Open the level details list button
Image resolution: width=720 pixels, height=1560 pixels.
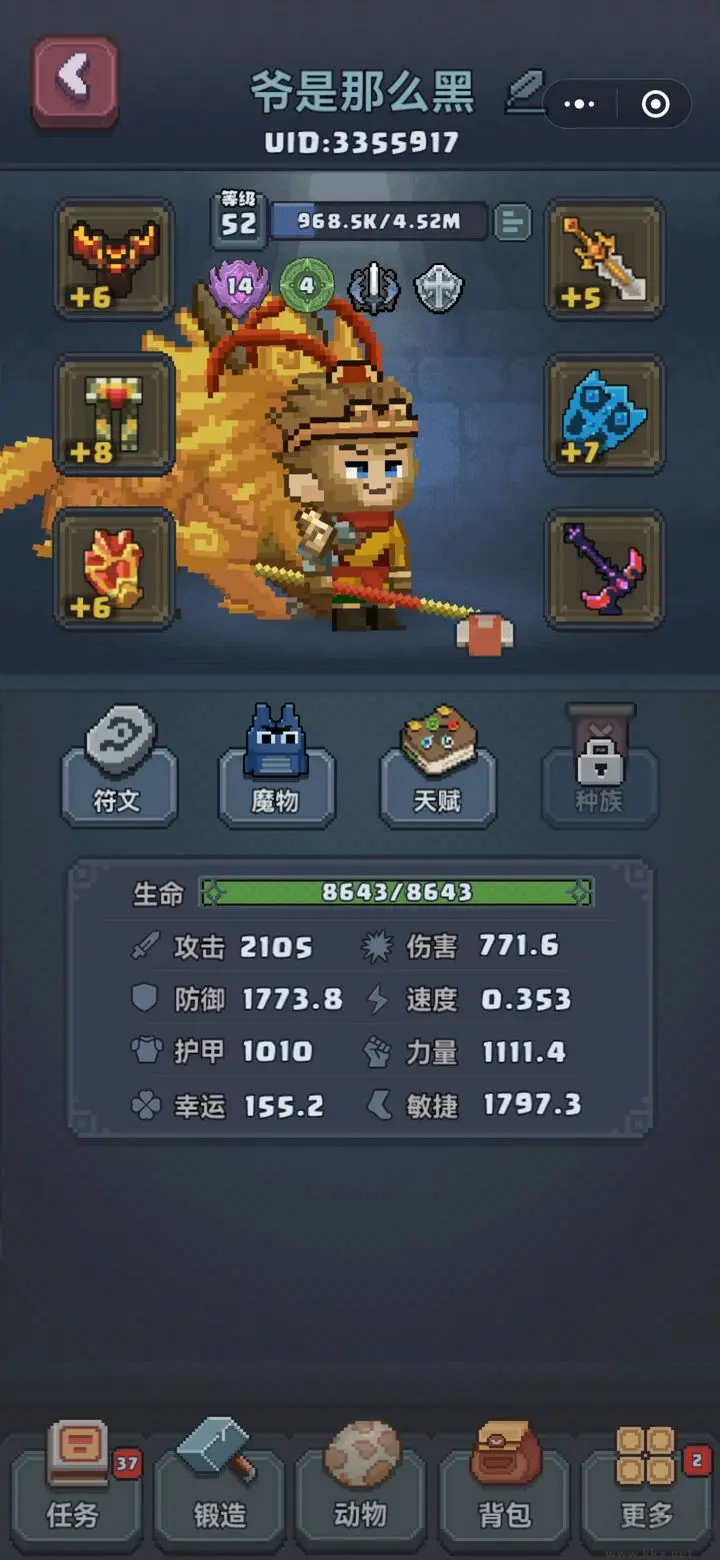point(513,222)
